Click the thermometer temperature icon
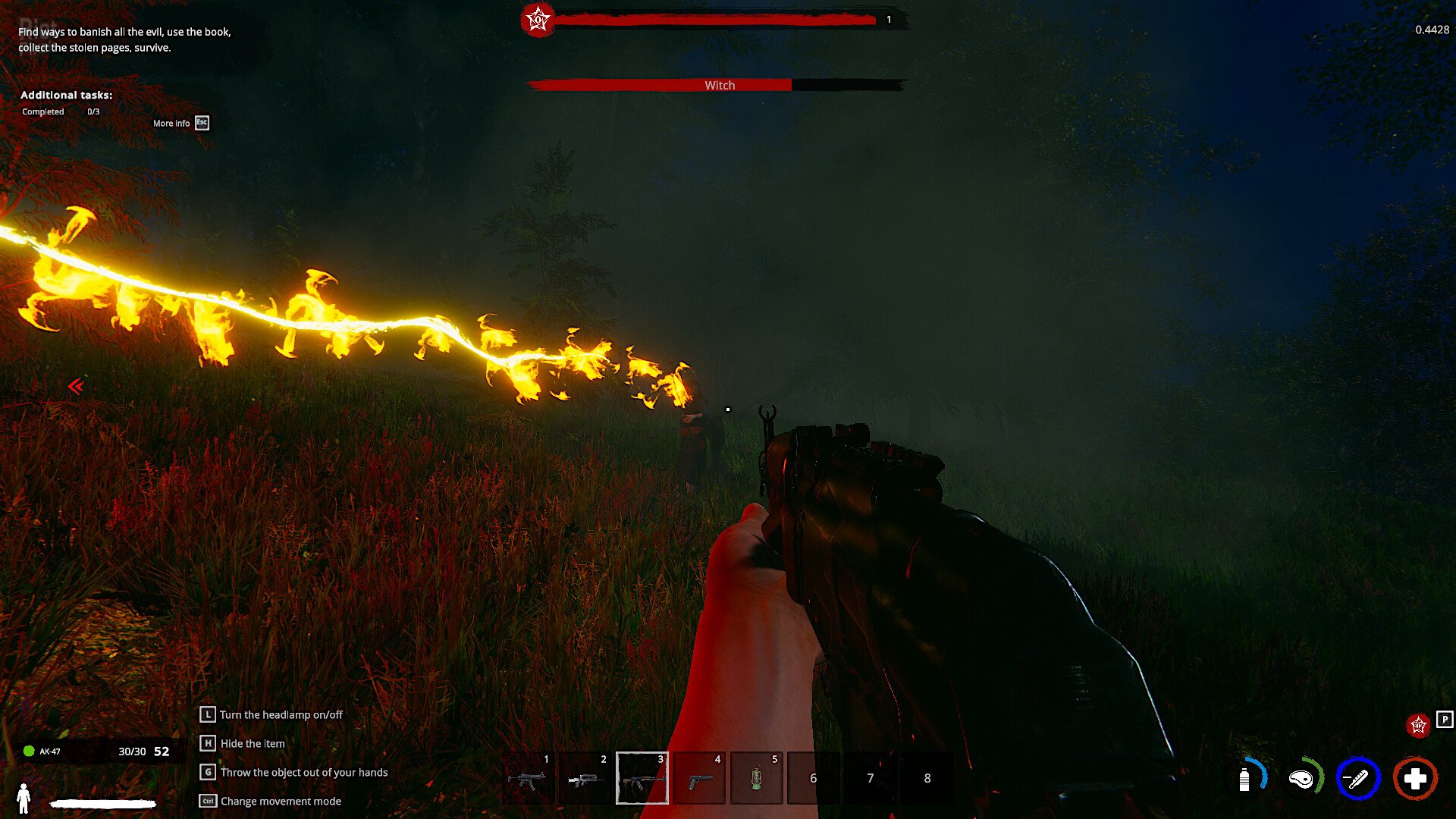The image size is (1456, 819). (1359, 778)
